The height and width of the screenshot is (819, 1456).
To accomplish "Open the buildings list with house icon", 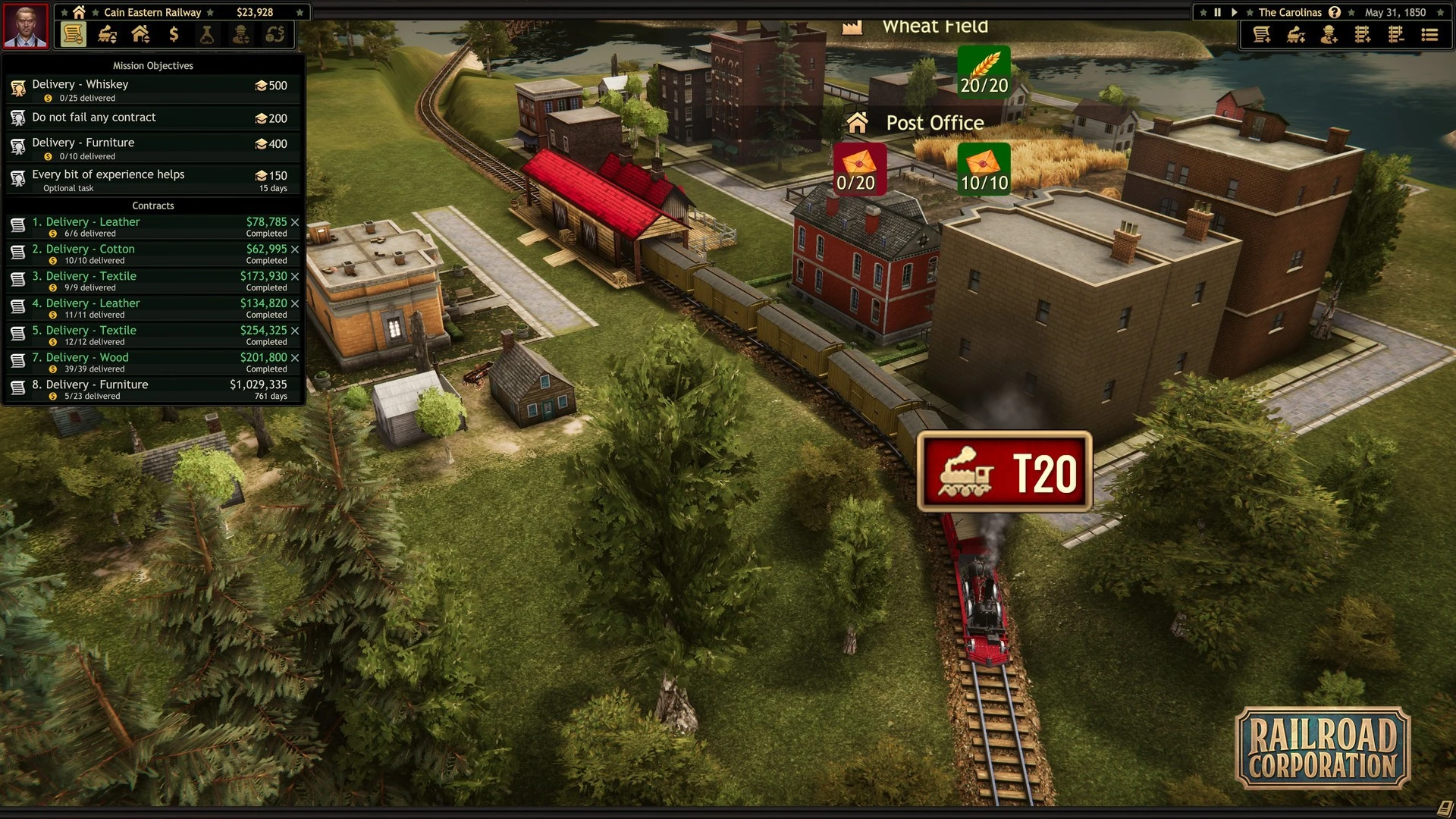I will tap(140, 35).
